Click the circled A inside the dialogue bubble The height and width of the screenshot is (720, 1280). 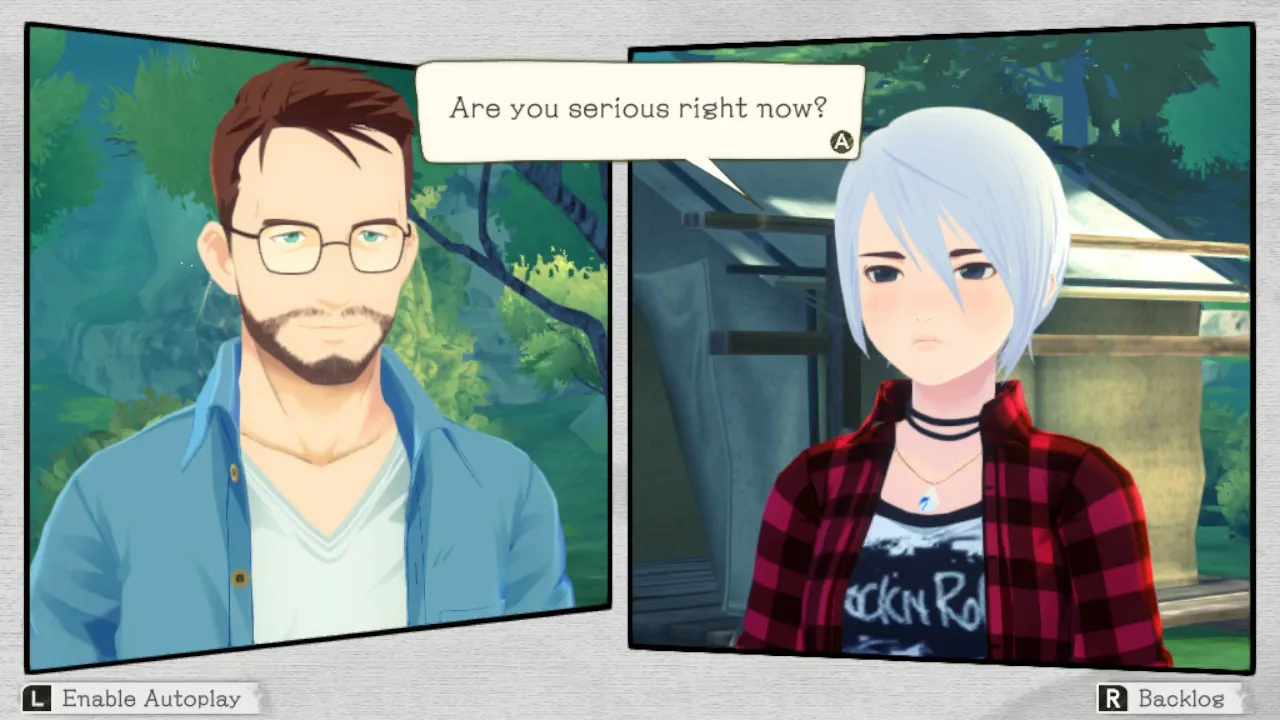pyautogui.click(x=841, y=142)
